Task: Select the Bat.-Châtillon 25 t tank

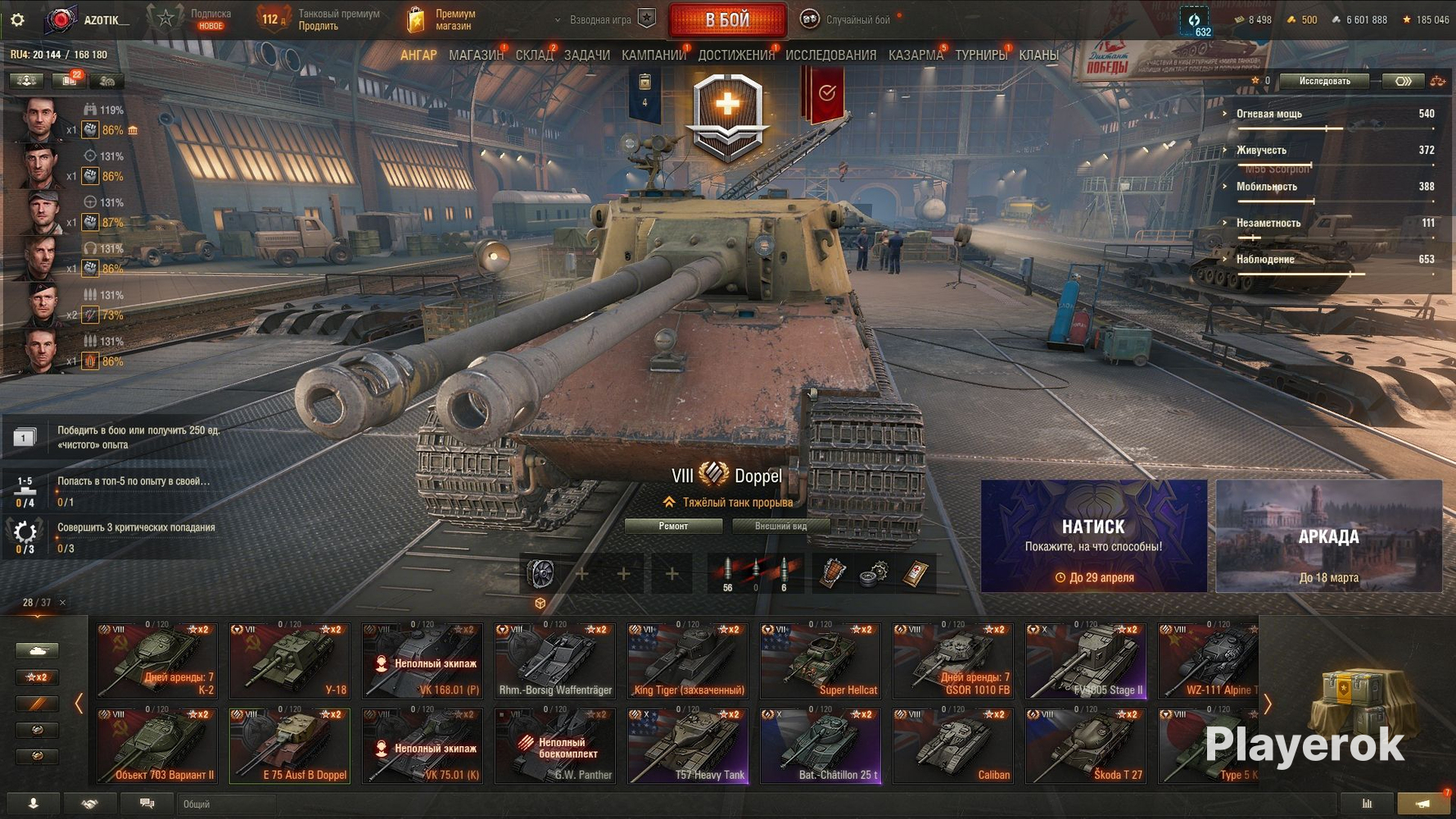Action: pos(821,746)
